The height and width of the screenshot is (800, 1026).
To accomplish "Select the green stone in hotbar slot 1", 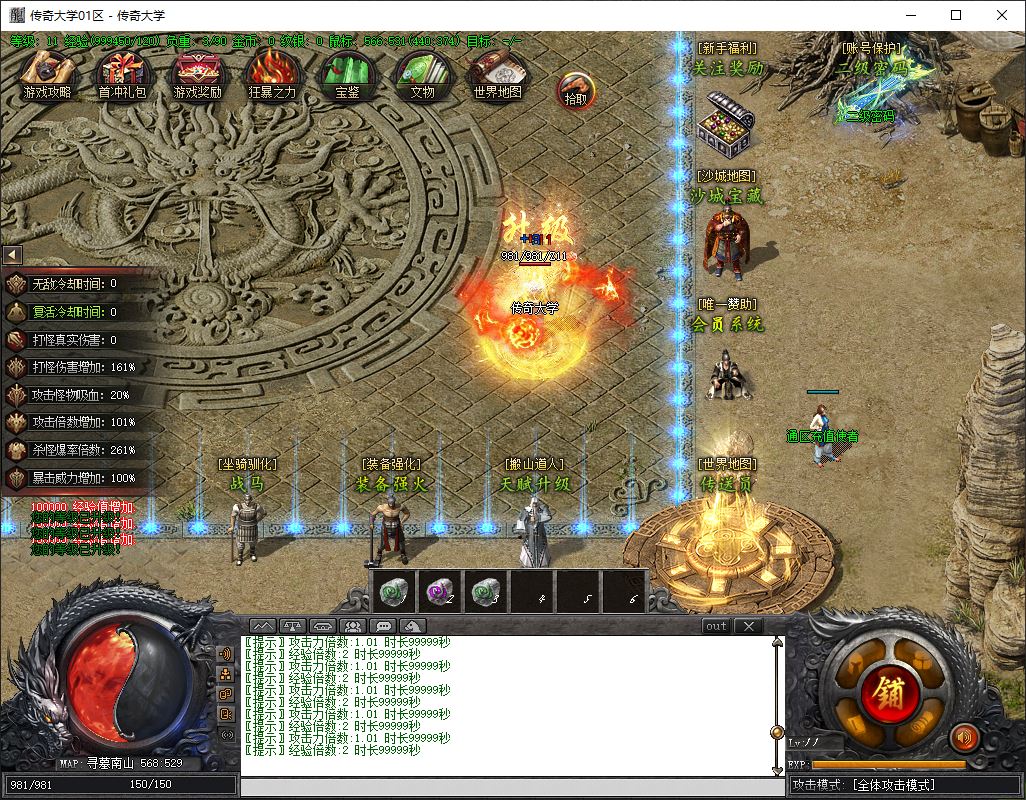I will tap(392, 591).
